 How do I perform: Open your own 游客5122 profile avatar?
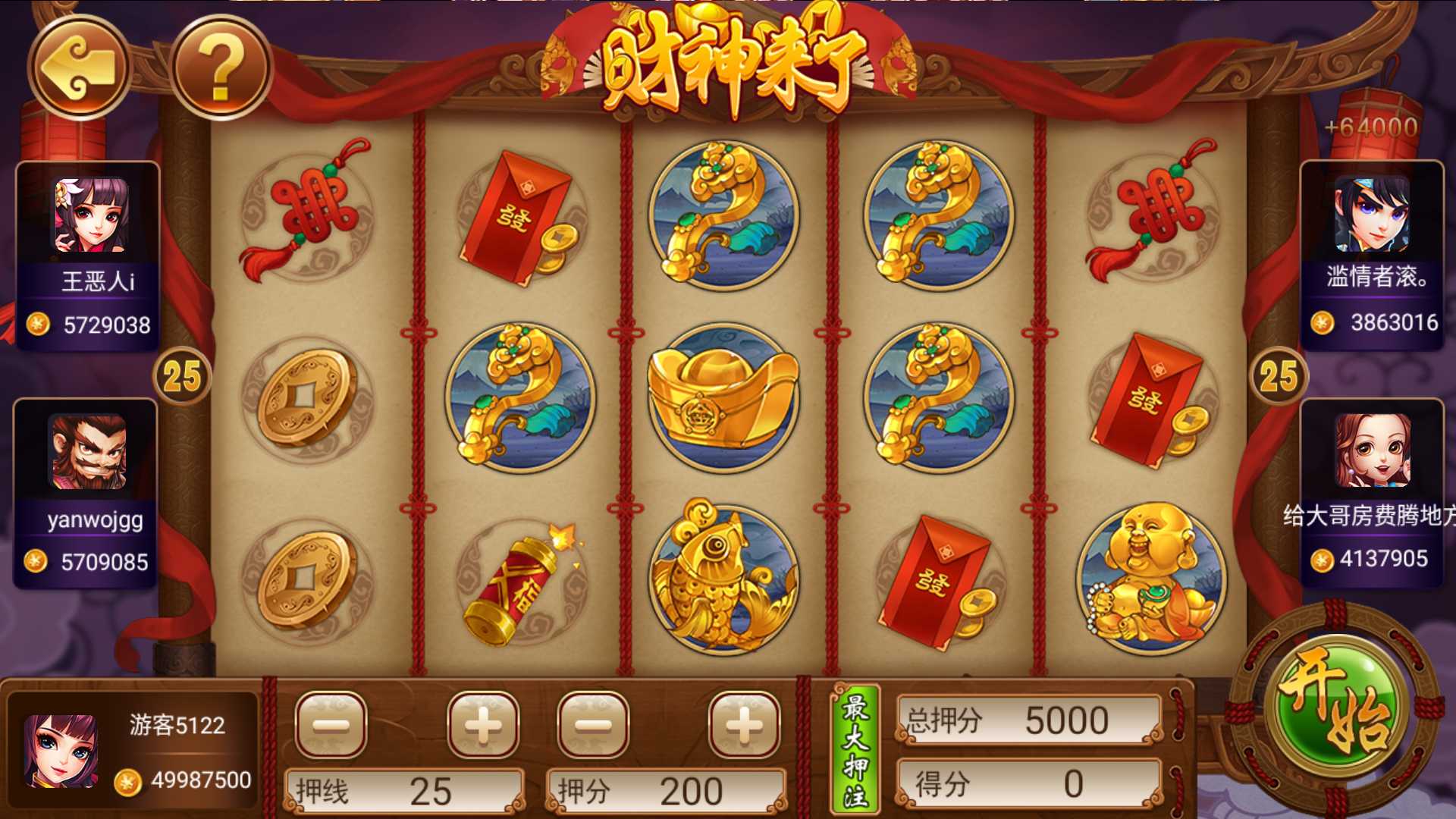[61, 751]
